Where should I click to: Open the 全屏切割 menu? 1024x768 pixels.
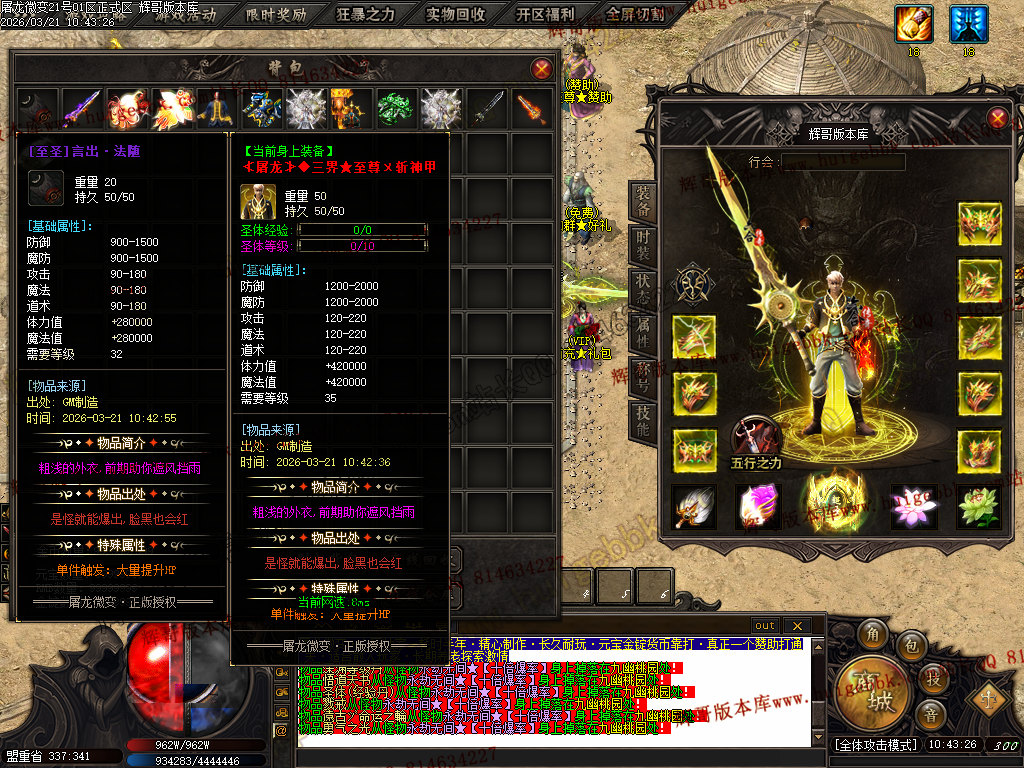[636, 14]
